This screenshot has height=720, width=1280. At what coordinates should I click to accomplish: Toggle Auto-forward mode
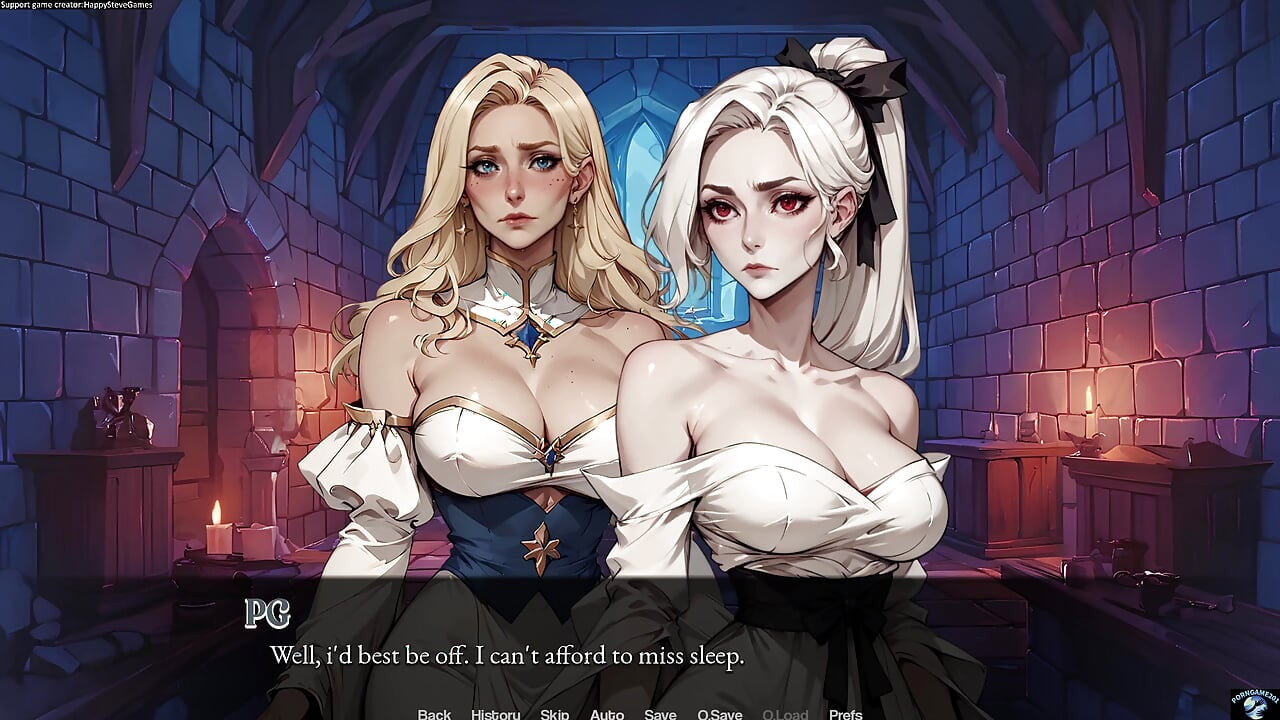[x=608, y=714]
